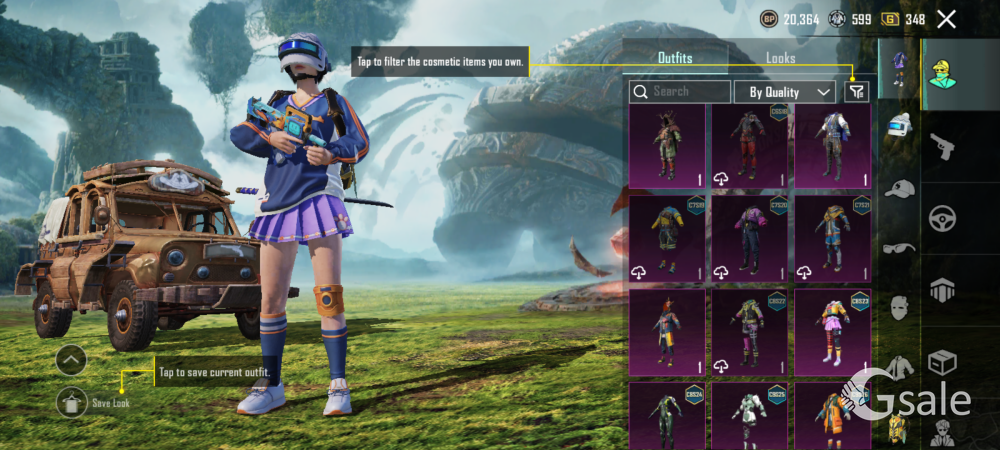Open the By Quality sort dropdown

coord(784,92)
